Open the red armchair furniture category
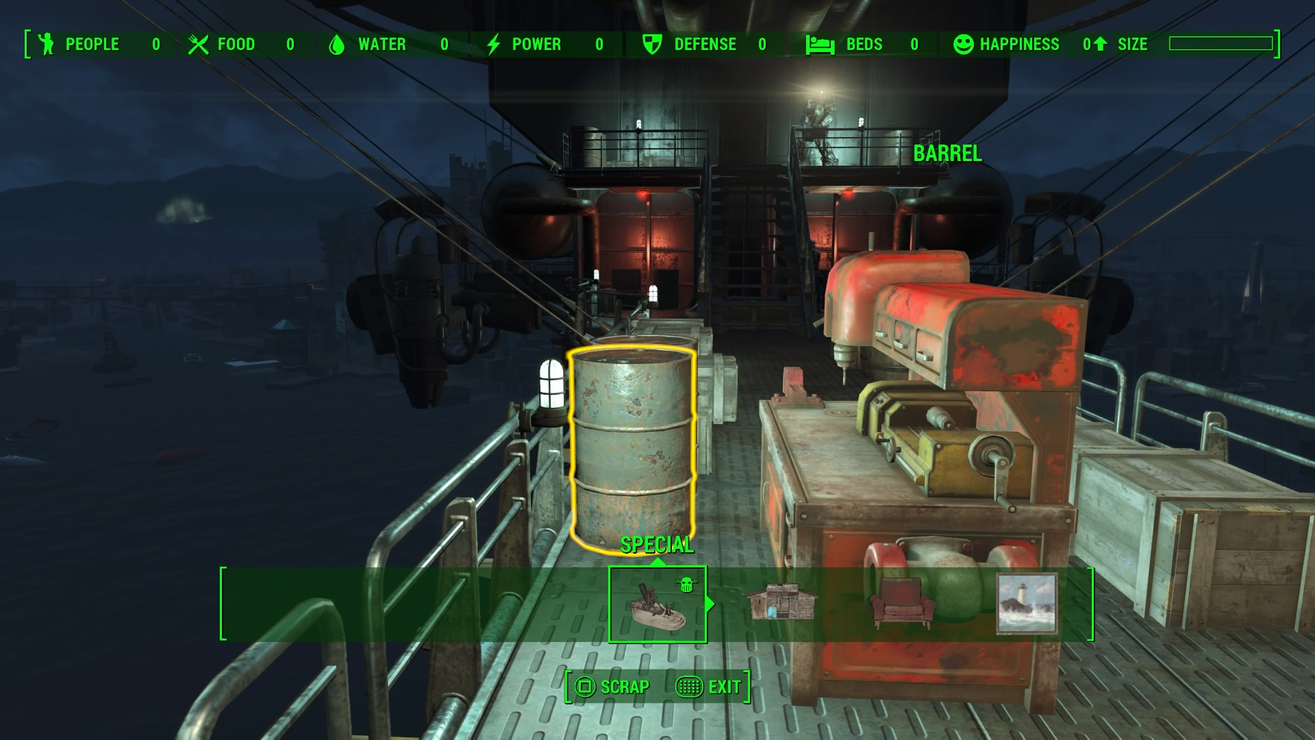1315x740 pixels. (x=903, y=604)
